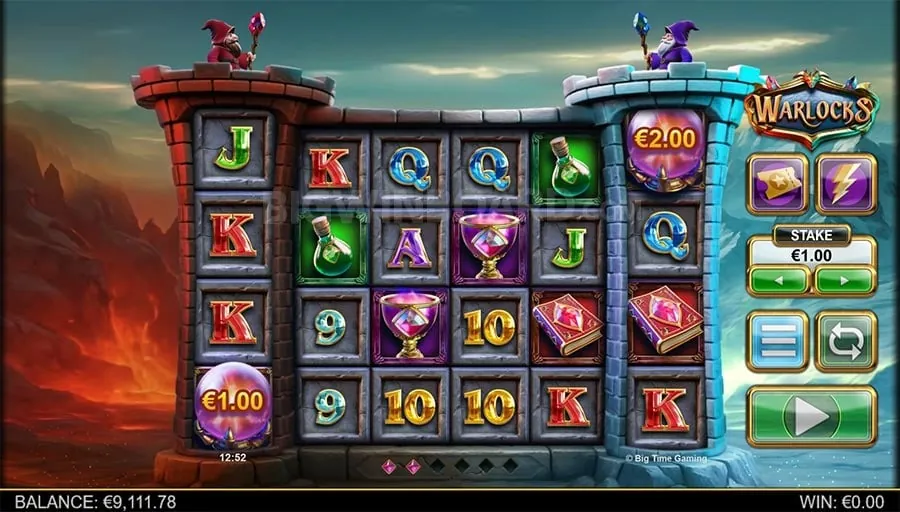Spin the reels with the green play button

pos(811,415)
